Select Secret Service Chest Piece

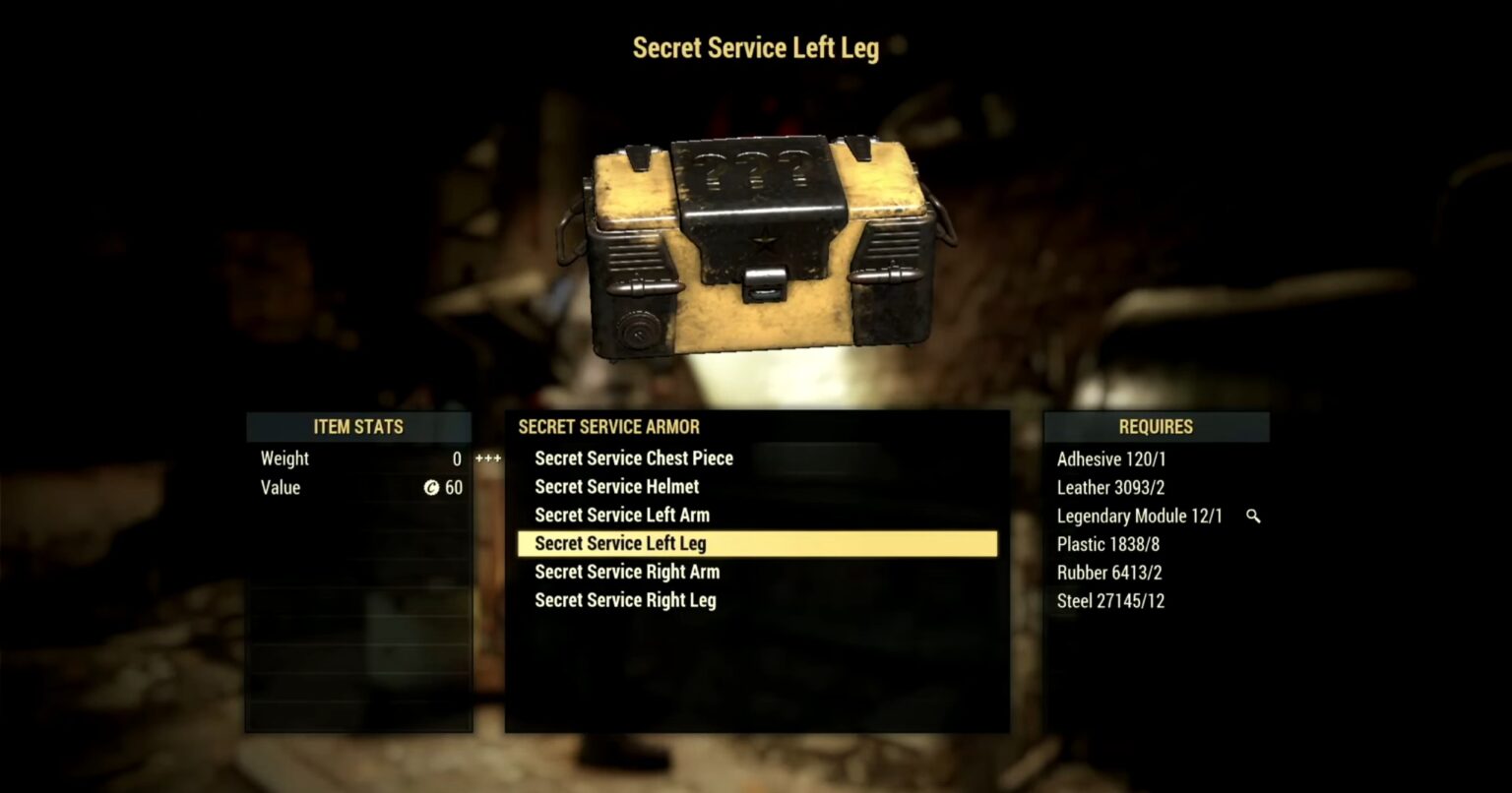coord(633,457)
